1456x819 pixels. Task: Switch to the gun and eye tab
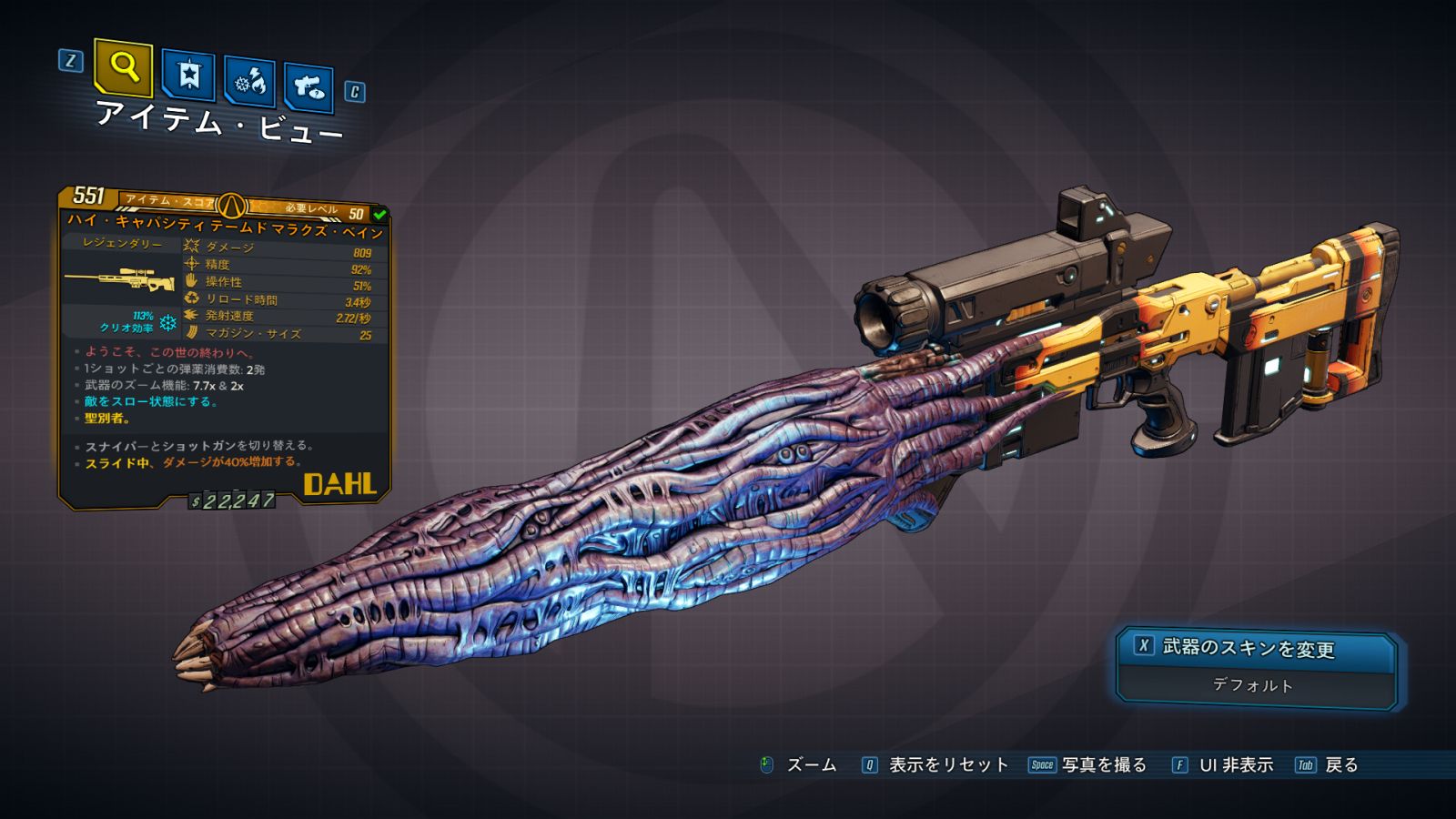[x=308, y=87]
